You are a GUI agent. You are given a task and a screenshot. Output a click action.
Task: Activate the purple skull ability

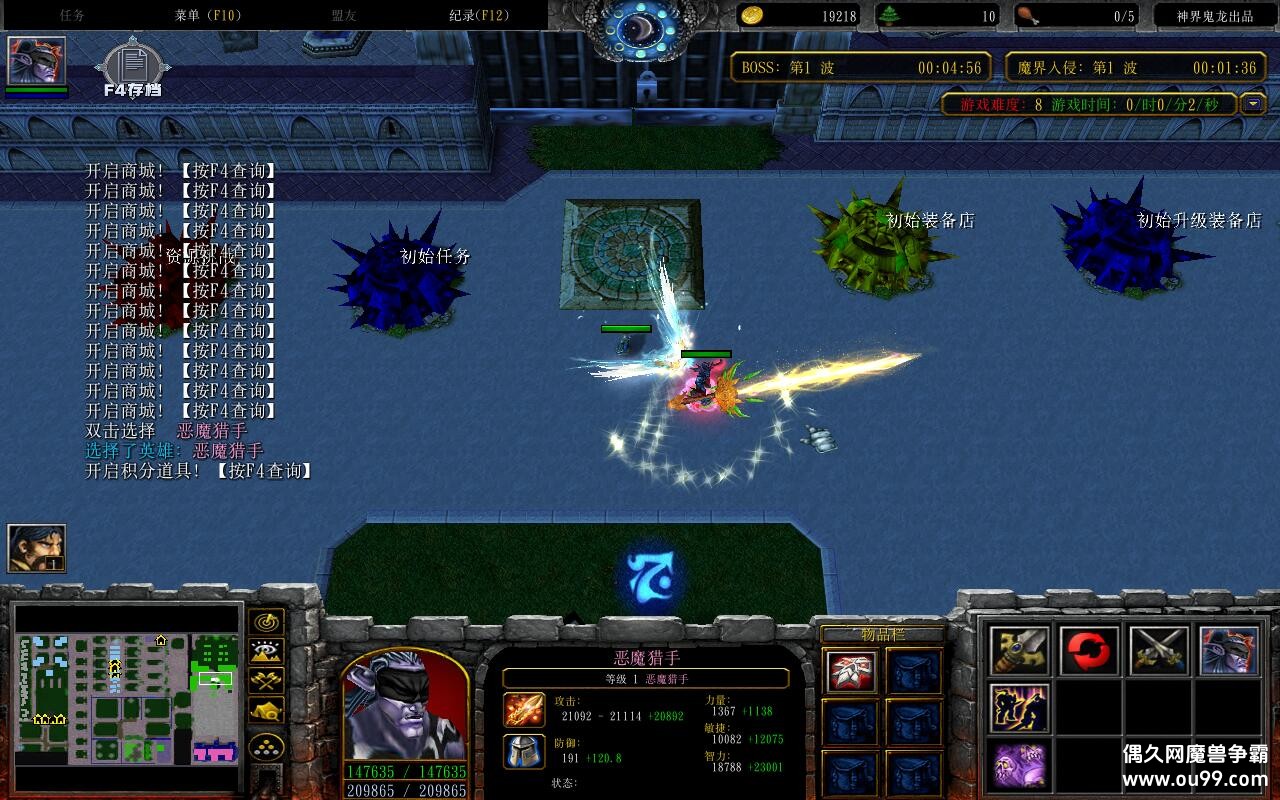coord(1020,765)
